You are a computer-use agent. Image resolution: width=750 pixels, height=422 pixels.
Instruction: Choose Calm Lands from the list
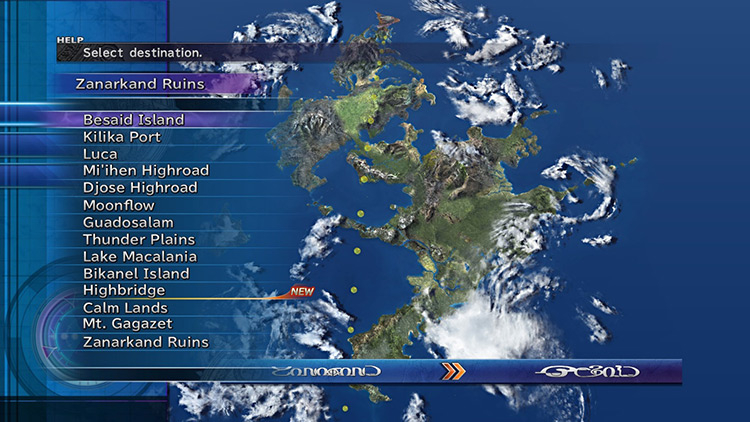pos(125,308)
